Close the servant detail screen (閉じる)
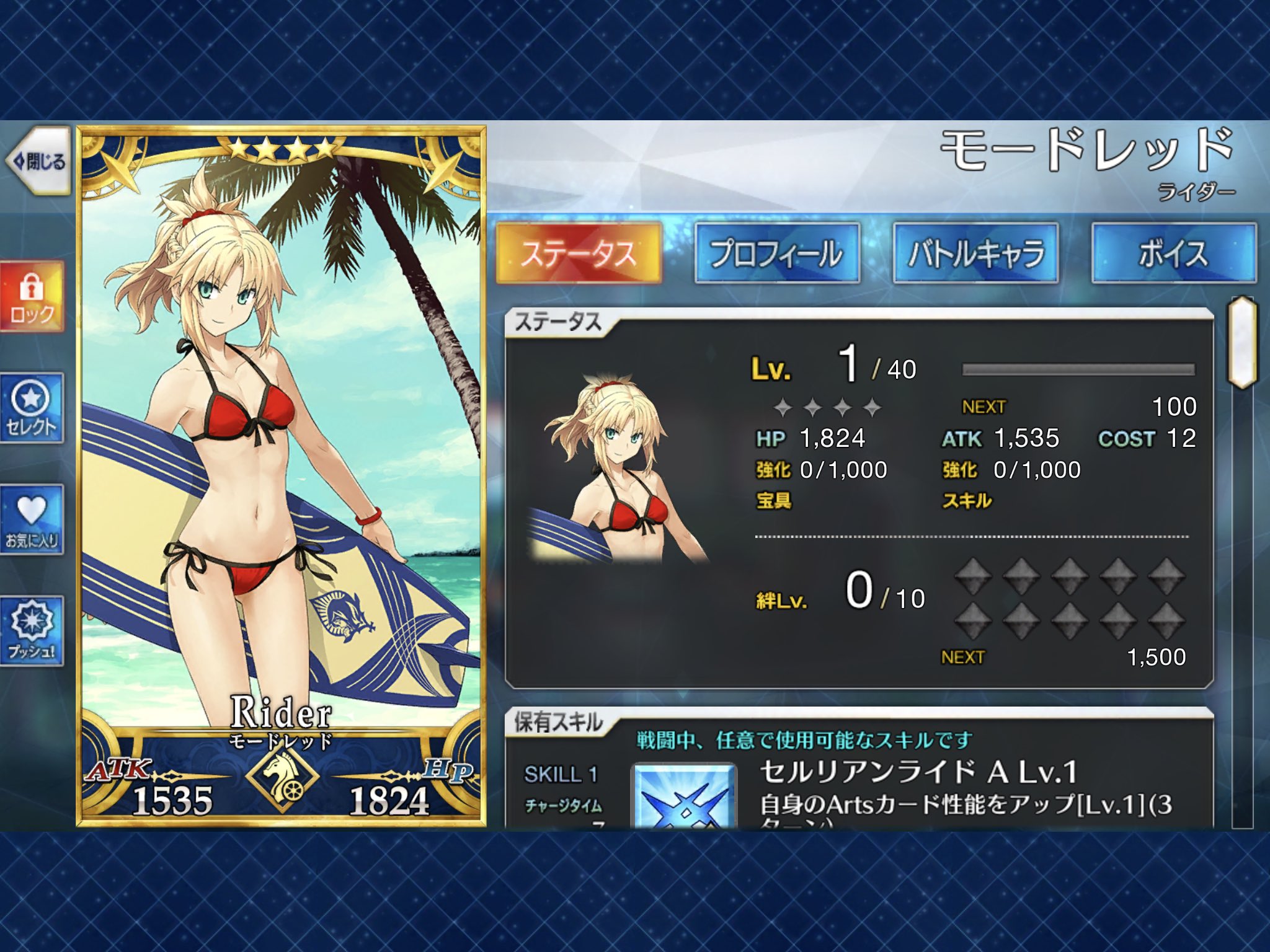The image size is (1270, 952). coord(38,162)
